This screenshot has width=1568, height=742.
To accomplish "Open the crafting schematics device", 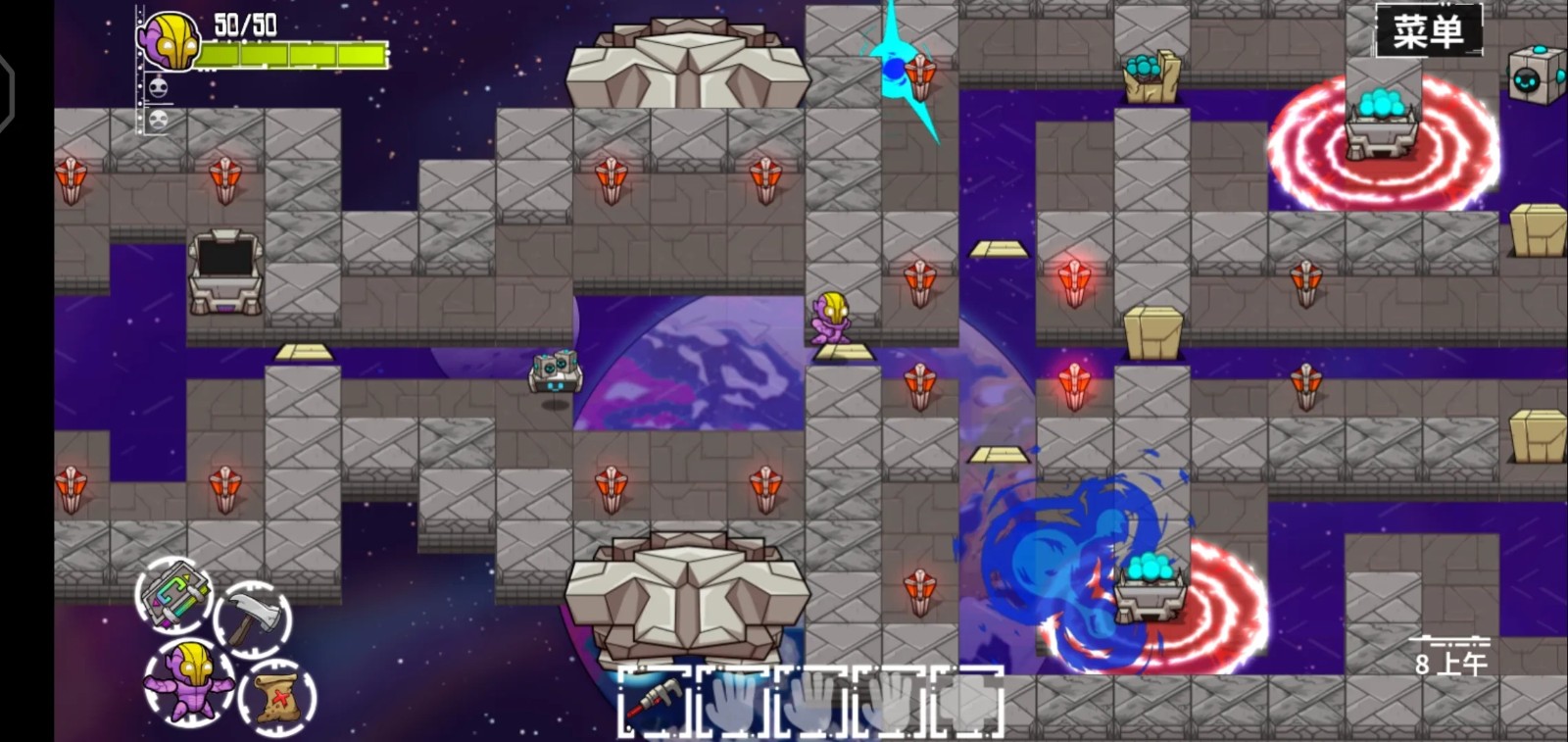I will [x=174, y=595].
